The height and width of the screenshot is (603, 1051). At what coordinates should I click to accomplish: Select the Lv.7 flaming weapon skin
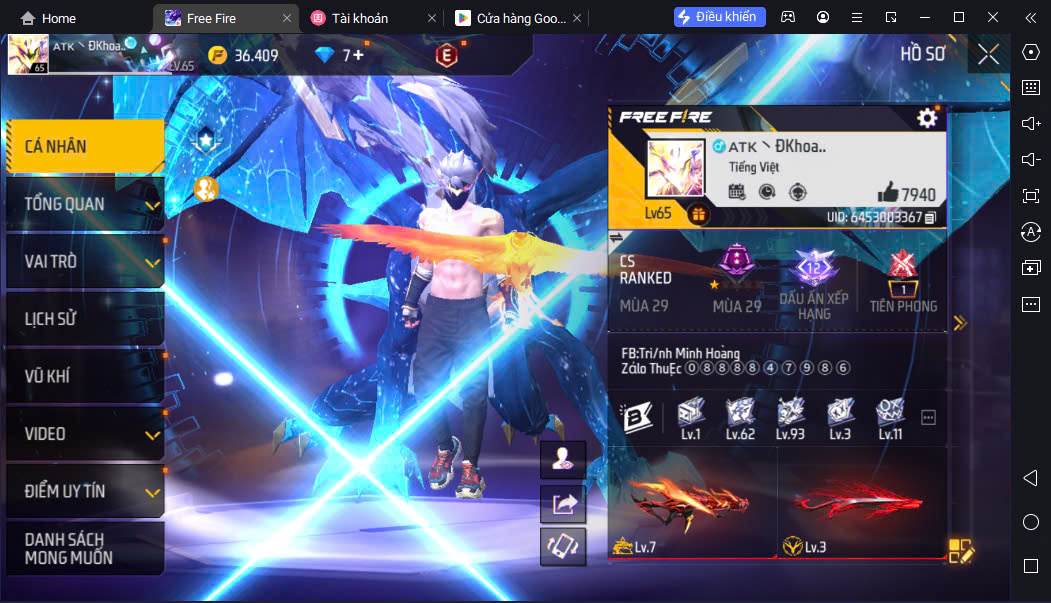click(692, 500)
